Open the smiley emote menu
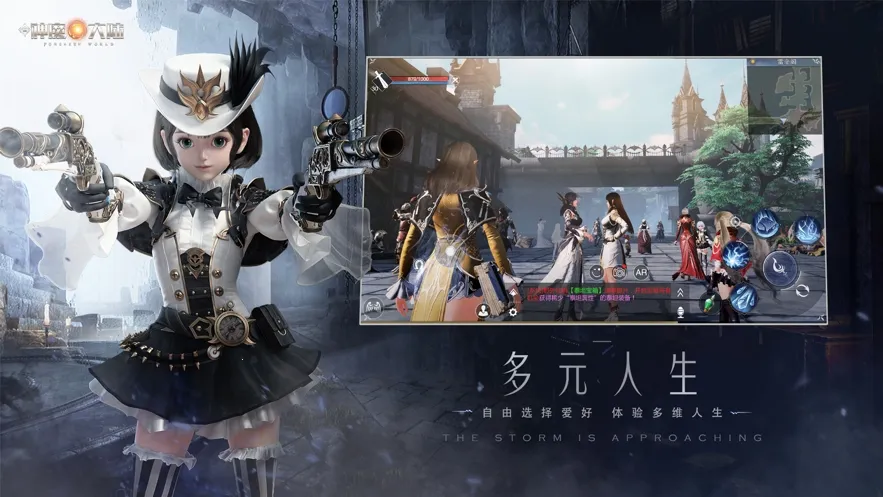The width and height of the screenshot is (883, 497). [x=597, y=271]
